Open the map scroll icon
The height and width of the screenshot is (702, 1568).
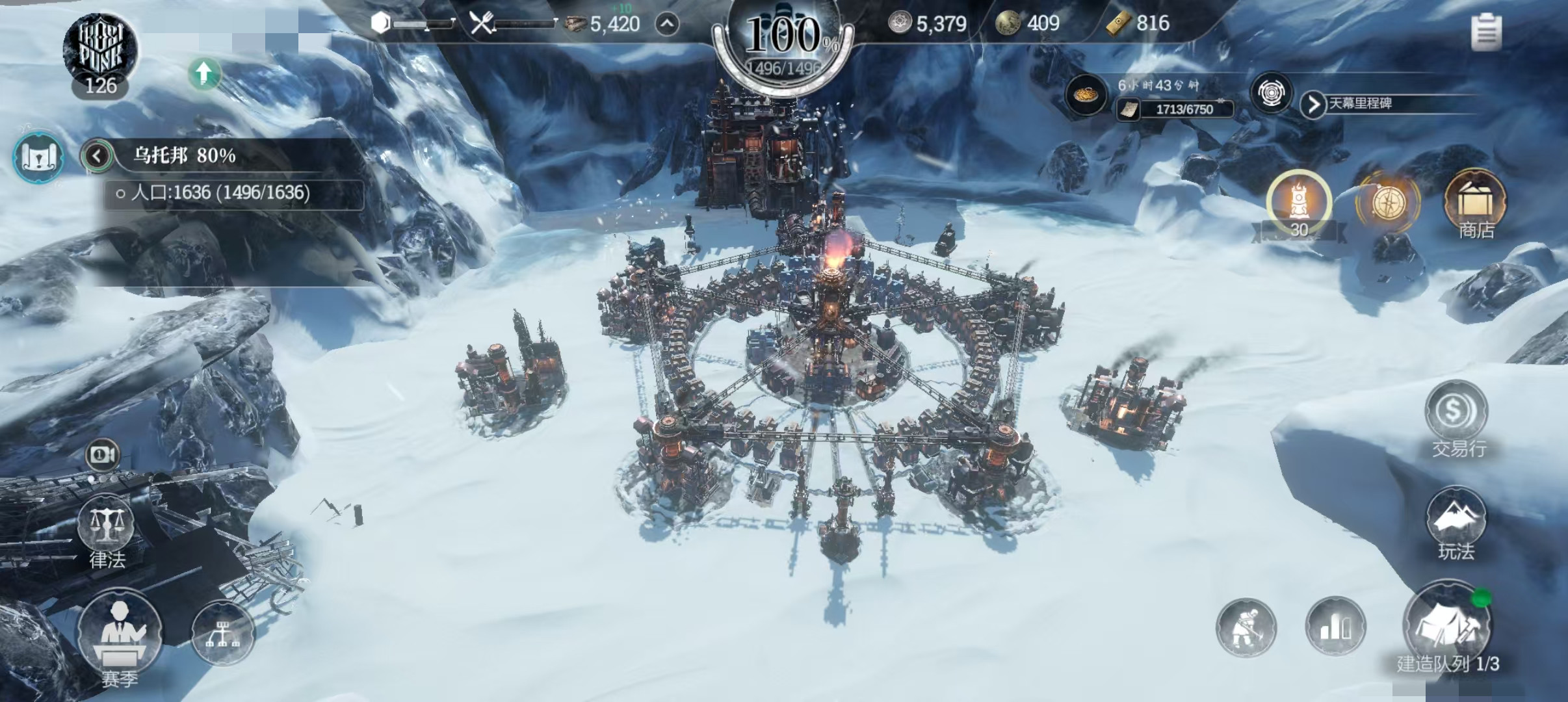[38, 157]
